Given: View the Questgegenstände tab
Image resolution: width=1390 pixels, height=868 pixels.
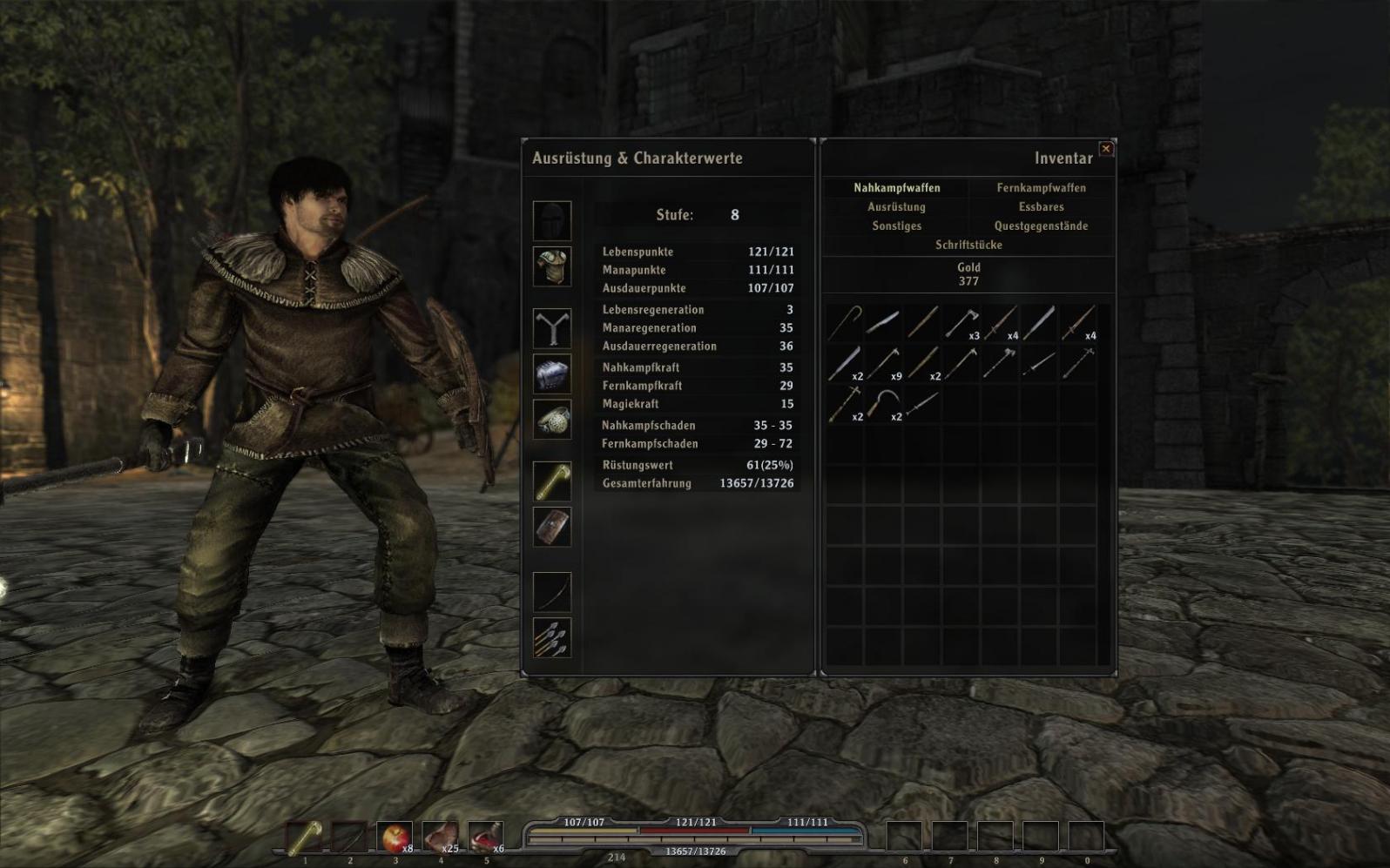Looking at the screenshot, I should pyautogui.click(x=1041, y=226).
